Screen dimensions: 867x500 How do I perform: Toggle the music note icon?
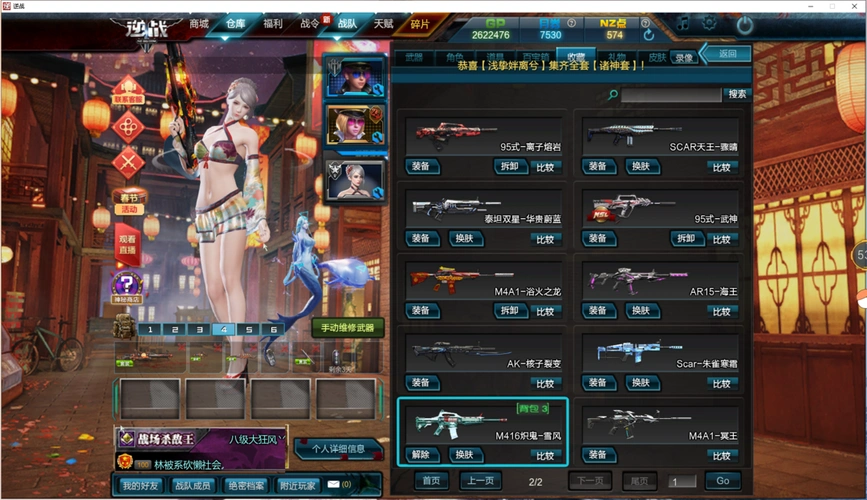pyautogui.click(x=683, y=22)
